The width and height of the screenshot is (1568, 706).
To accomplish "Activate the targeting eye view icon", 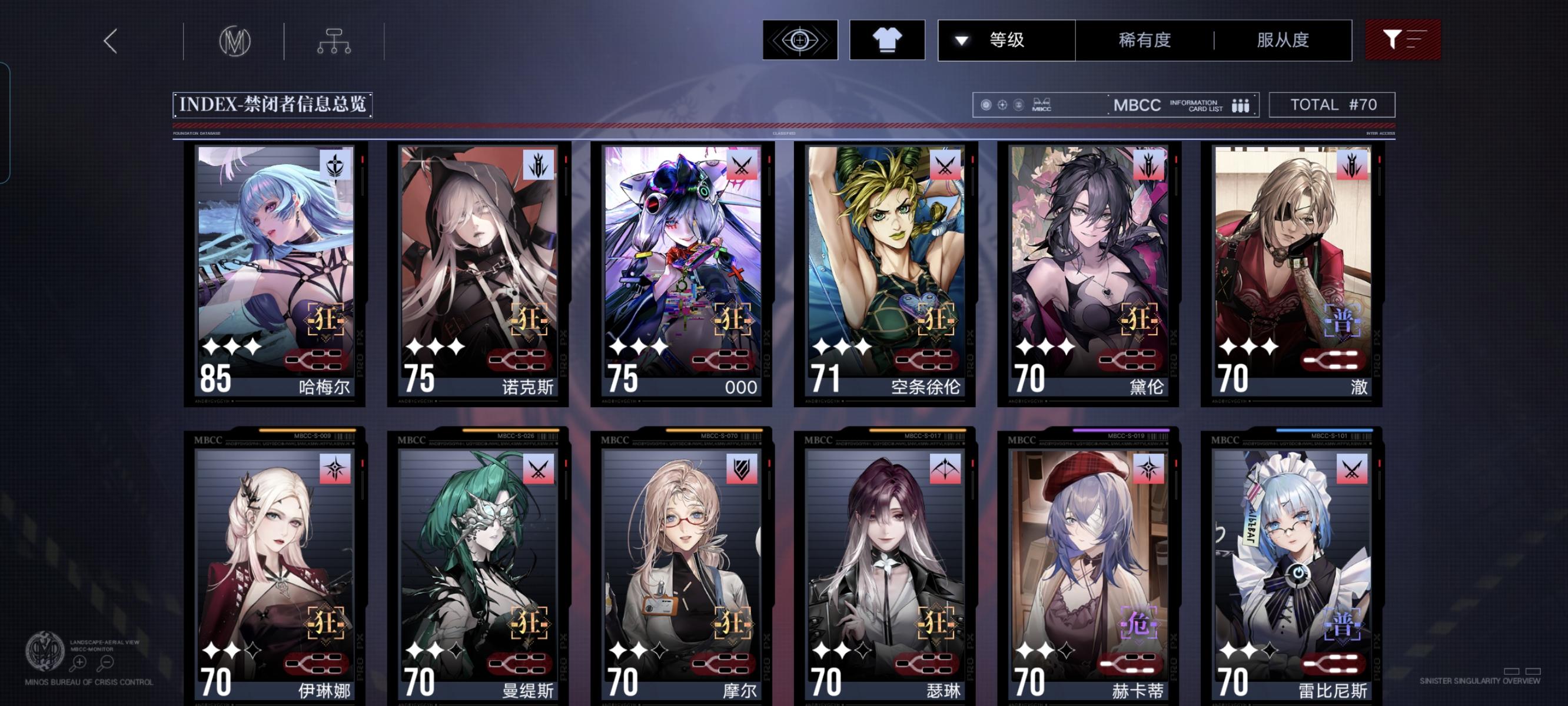I will point(799,40).
